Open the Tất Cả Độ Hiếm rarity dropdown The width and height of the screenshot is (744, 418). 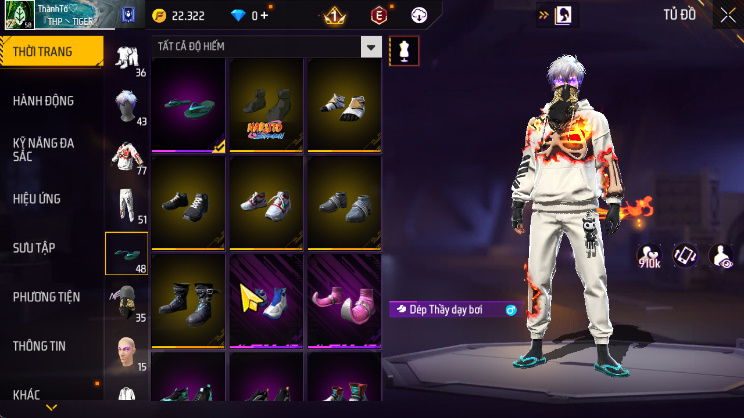[268, 47]
